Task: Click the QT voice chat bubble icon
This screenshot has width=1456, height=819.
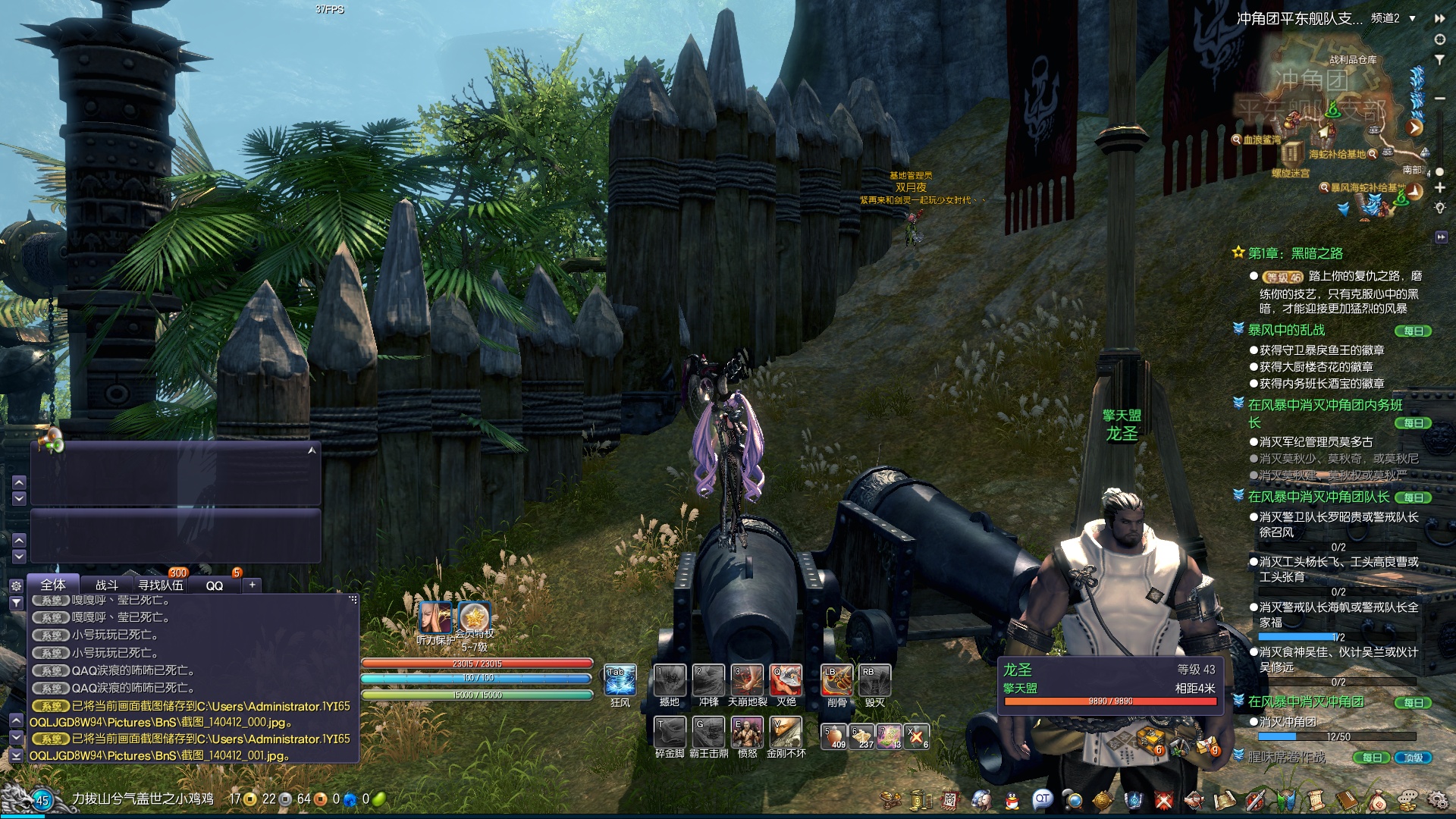Action: click(1043, 799)
